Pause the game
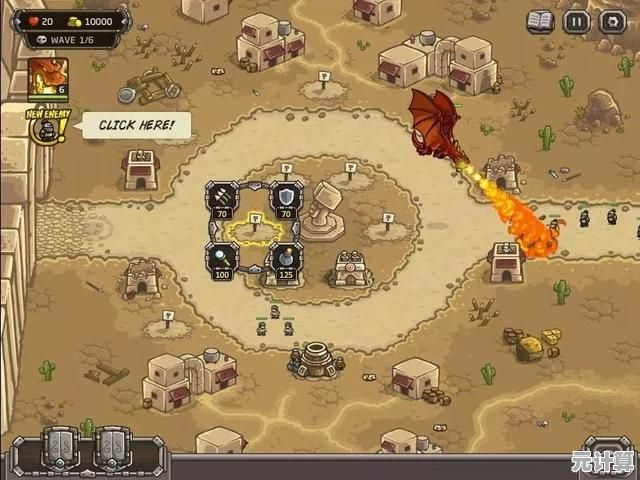Image resolution: width=640 pixels, height=480 pixels. point(577,21)
